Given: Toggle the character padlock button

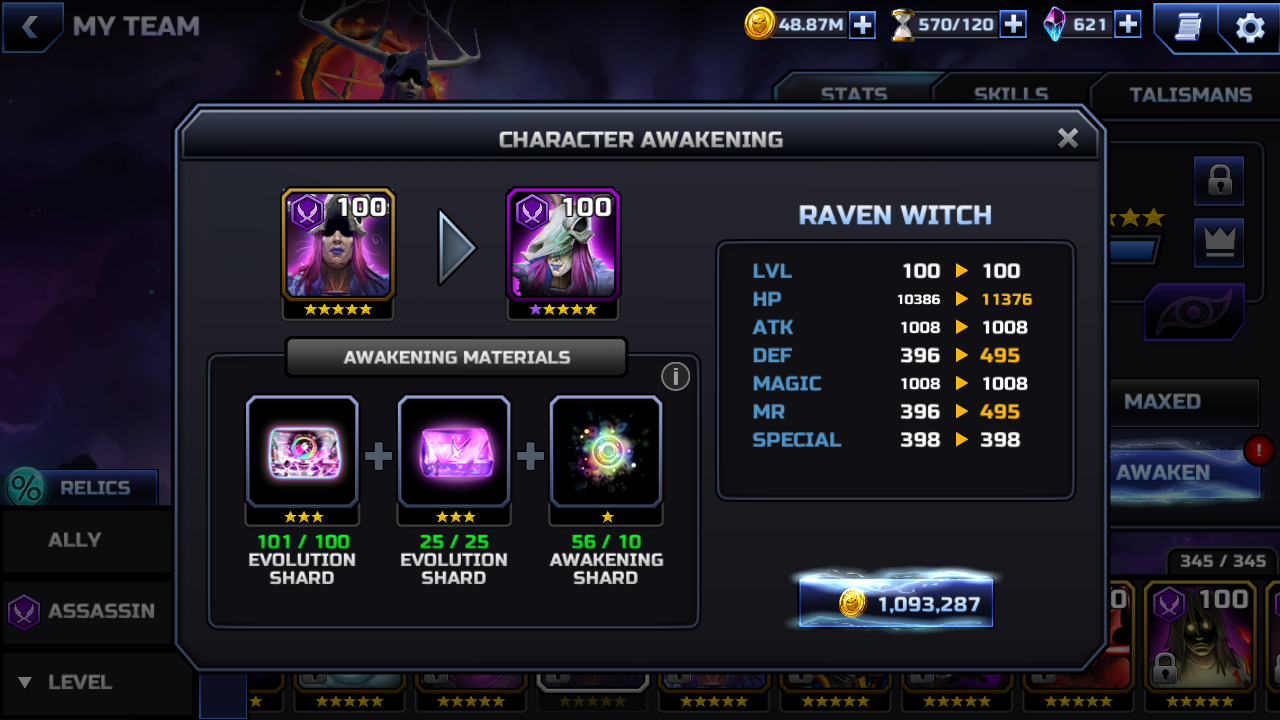Looking at the screenshot, I should 1219,181.
